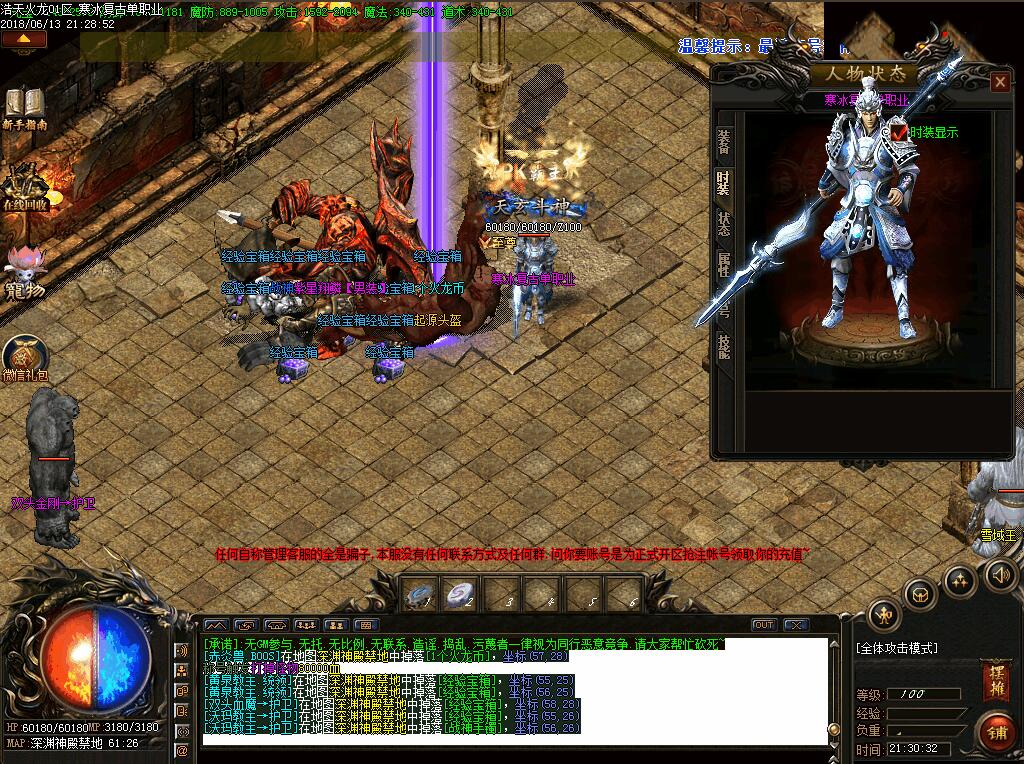Toggle the sound speaker button
This screenshot has width=1024, height=764.
coord(1000,575)
